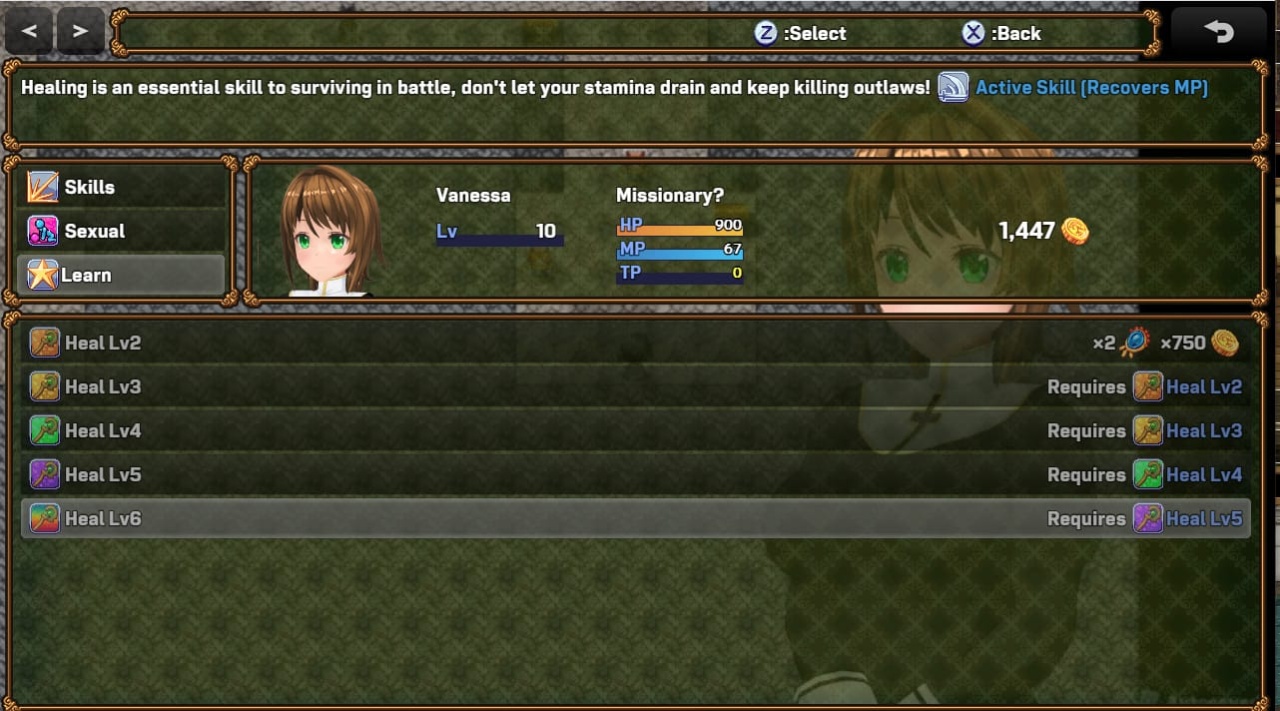The image size is (1280, 711).
Task: Go to the previous character with left arrow
Action: click(29, 31)
